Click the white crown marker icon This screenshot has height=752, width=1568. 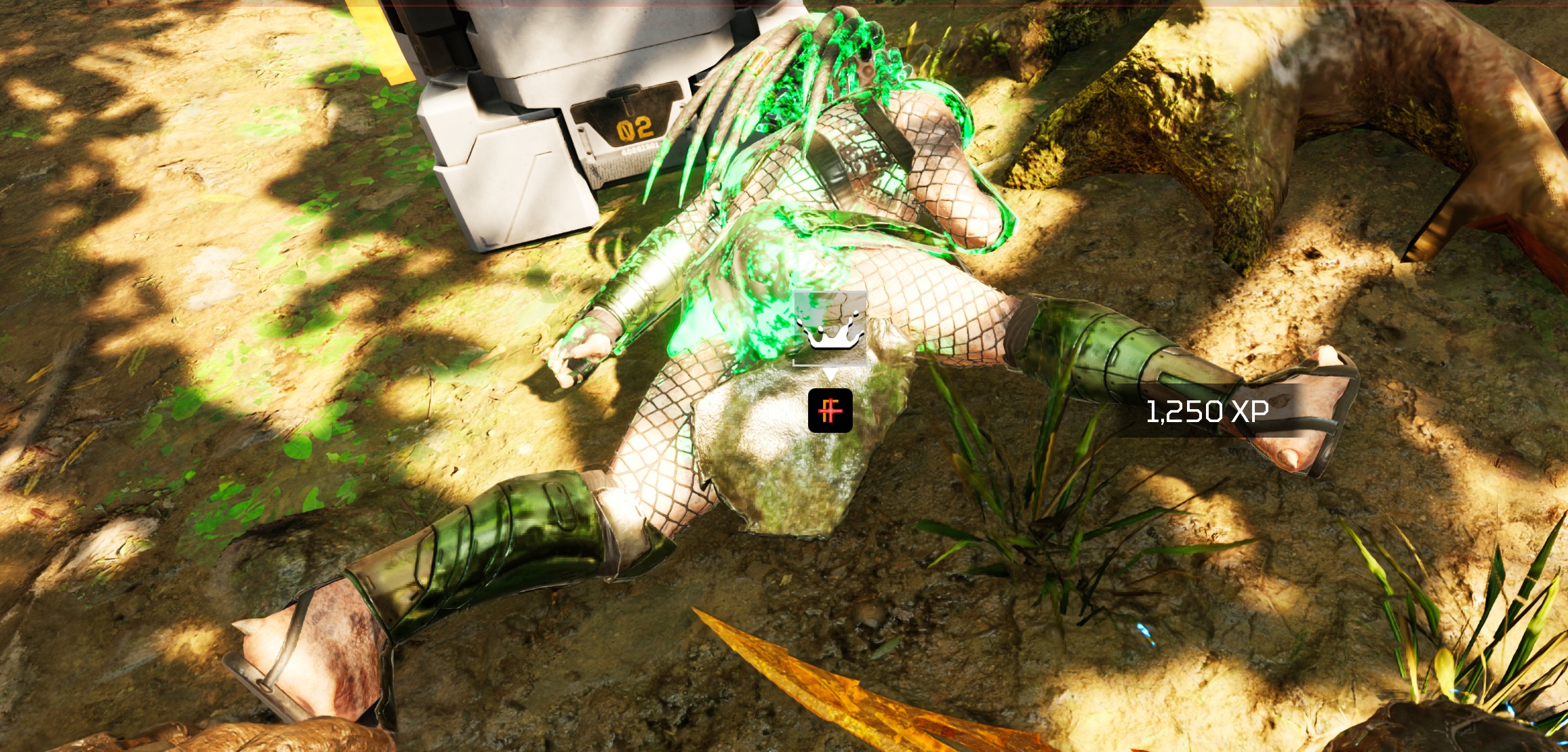pos(830,329)
